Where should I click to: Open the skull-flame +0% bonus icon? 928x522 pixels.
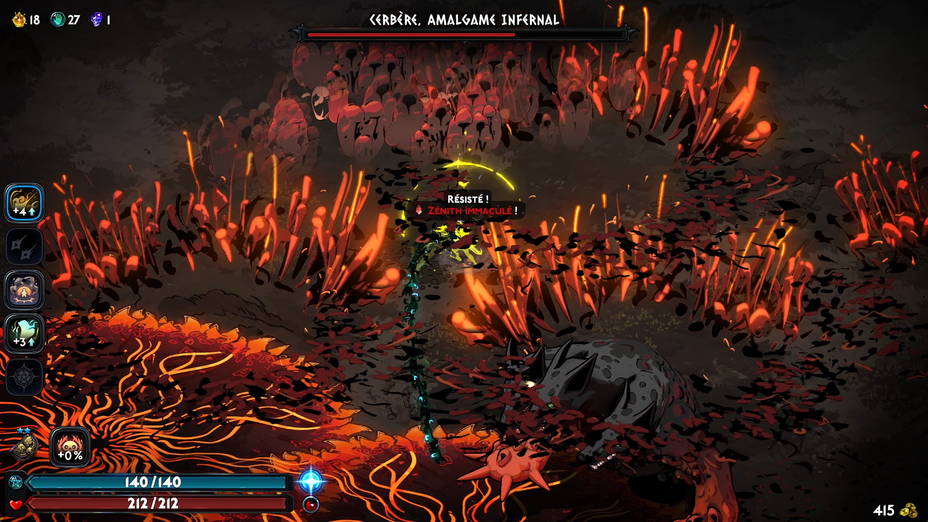pyautogui.click(x=69, y=445)
